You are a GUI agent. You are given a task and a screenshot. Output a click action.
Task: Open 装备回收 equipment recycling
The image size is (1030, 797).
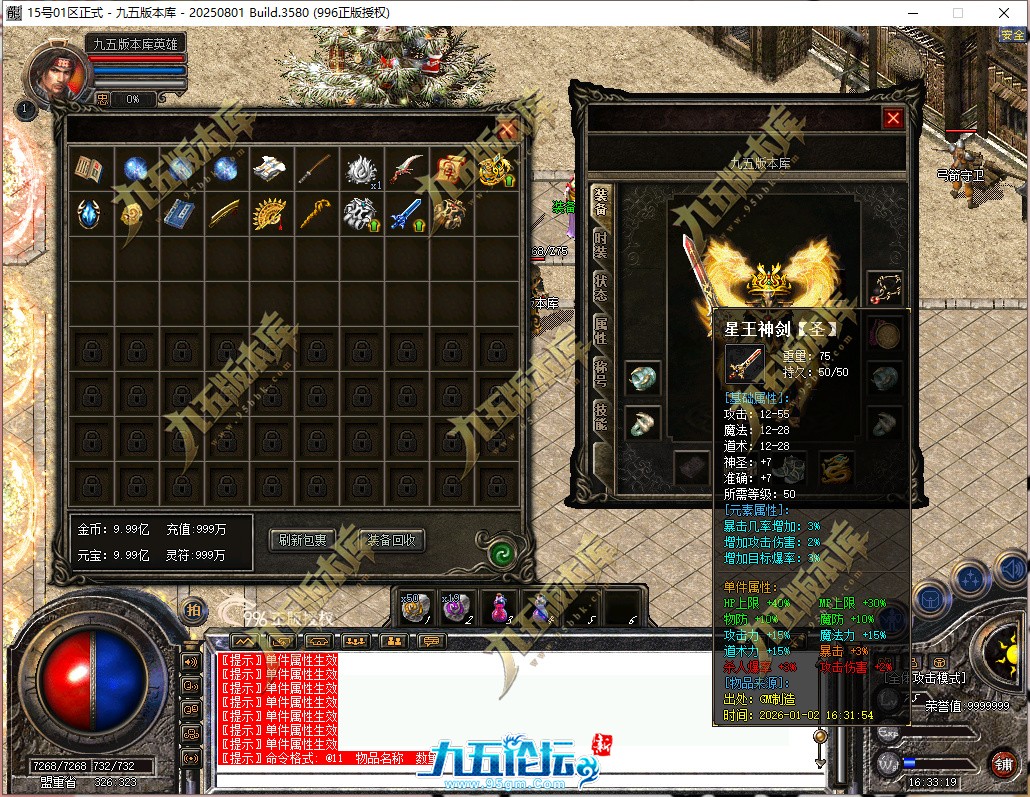pyautogui.click(x=391, y=540)
